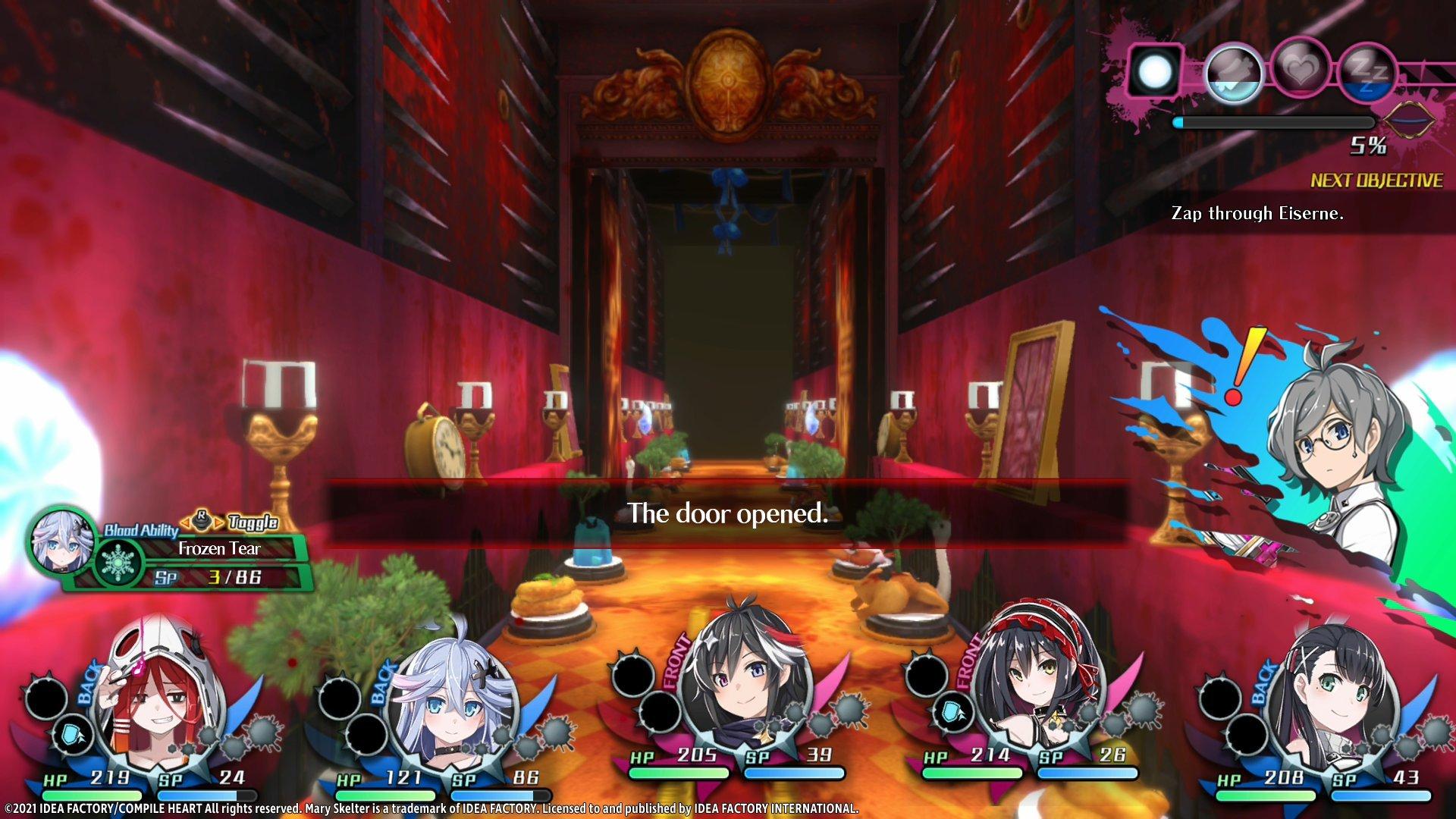Screen dimensions: 1456x819
Task: Select the Blood Ability label tab
Action: click(x=141, y=529)
